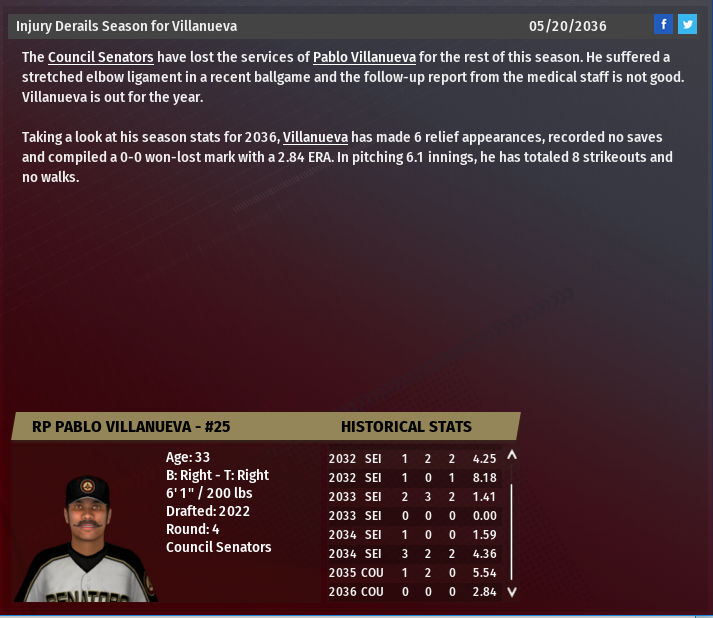Share the story via Facebook icon

point(663,24)
